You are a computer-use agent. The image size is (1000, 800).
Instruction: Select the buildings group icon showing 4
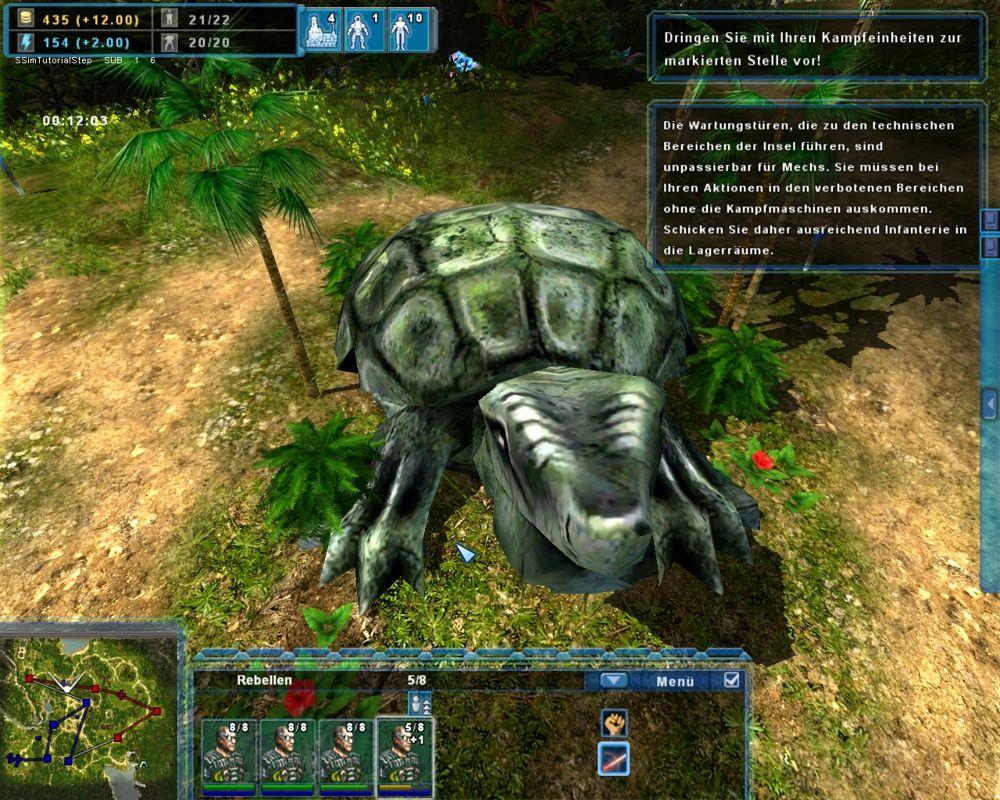click(x=321, y=31)
